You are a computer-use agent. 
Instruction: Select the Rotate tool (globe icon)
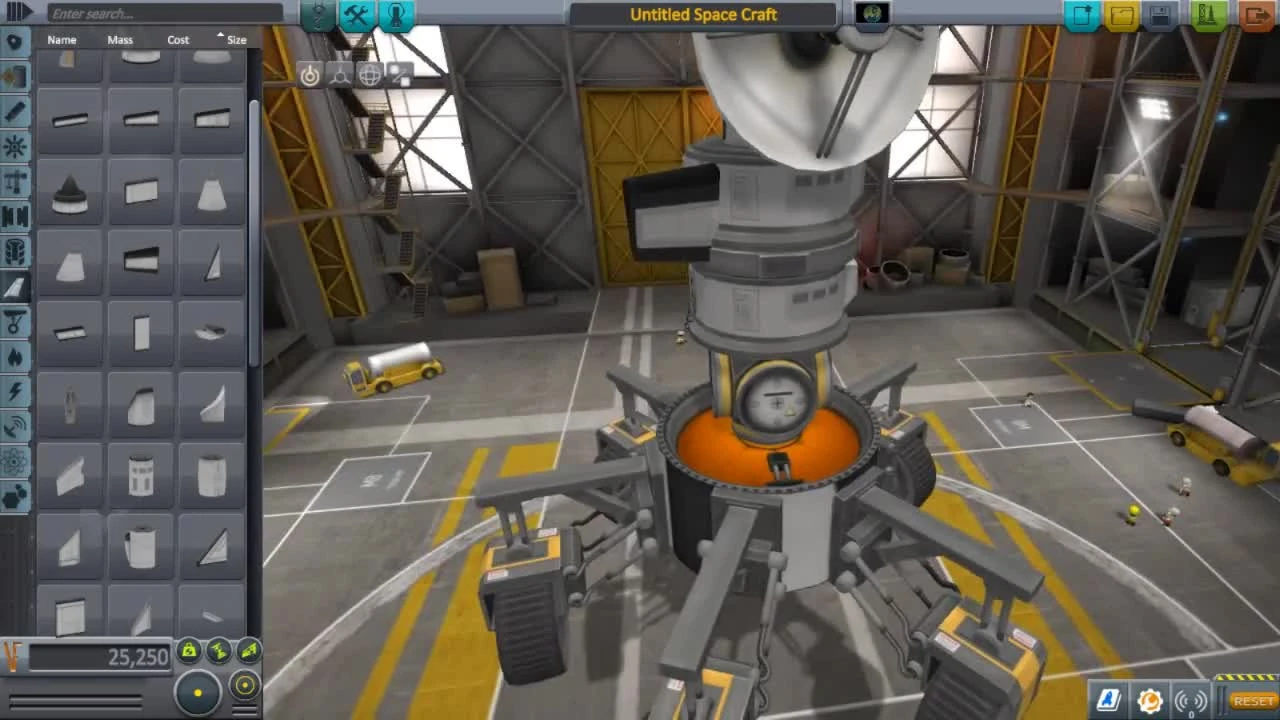pyautogui.click(x=370, y=74)
